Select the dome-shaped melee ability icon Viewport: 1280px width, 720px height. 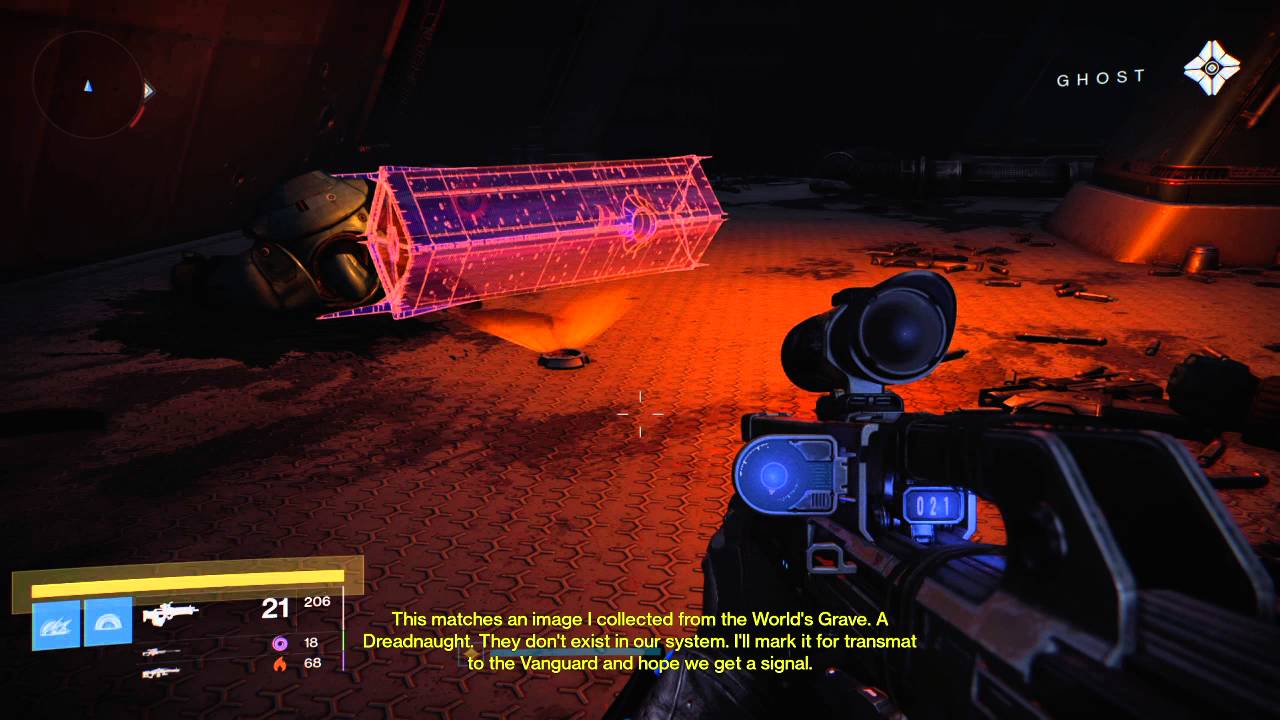(x=108, y=622)
